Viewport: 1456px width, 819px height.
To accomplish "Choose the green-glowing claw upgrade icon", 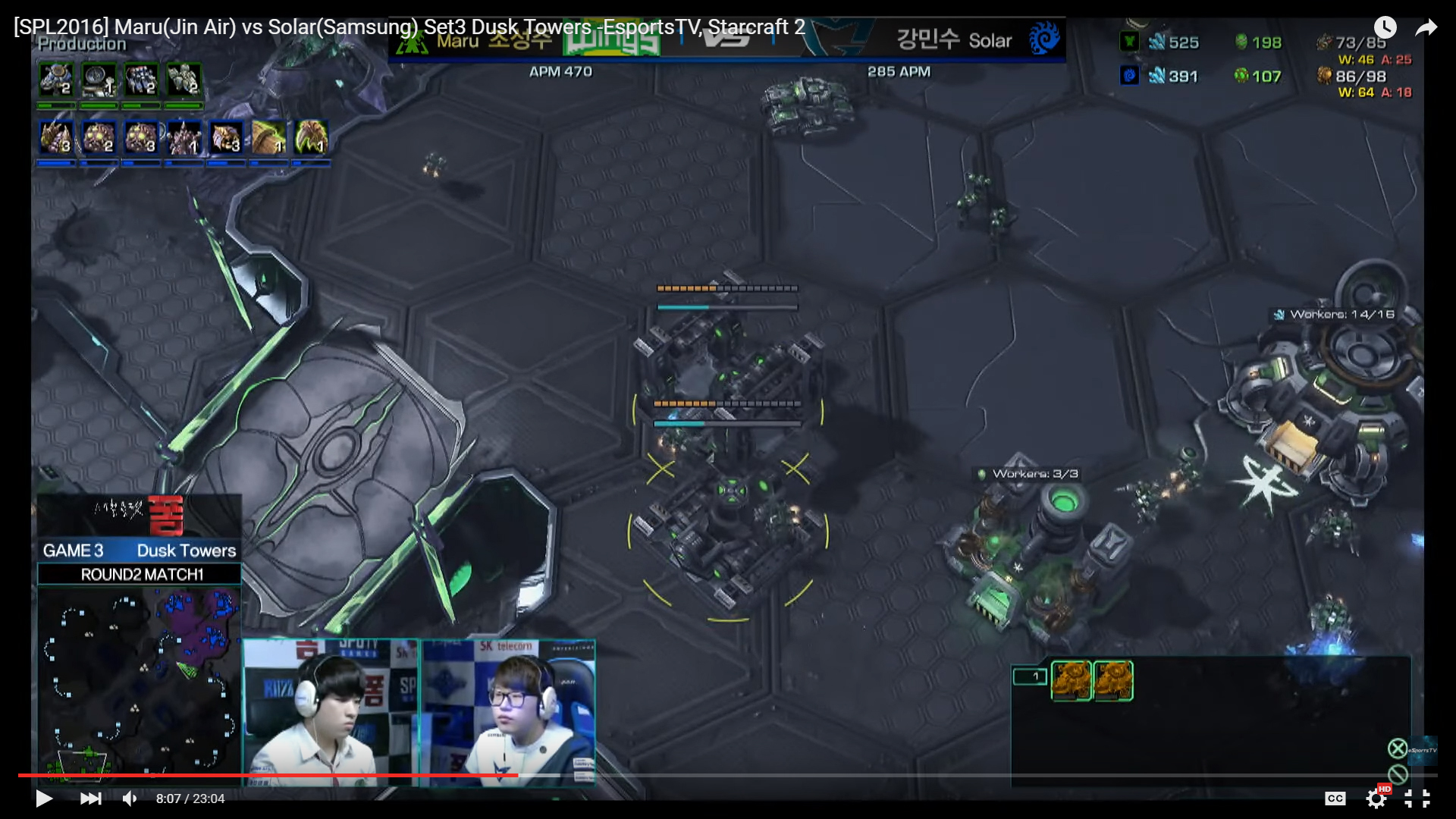I will [311, 137].
